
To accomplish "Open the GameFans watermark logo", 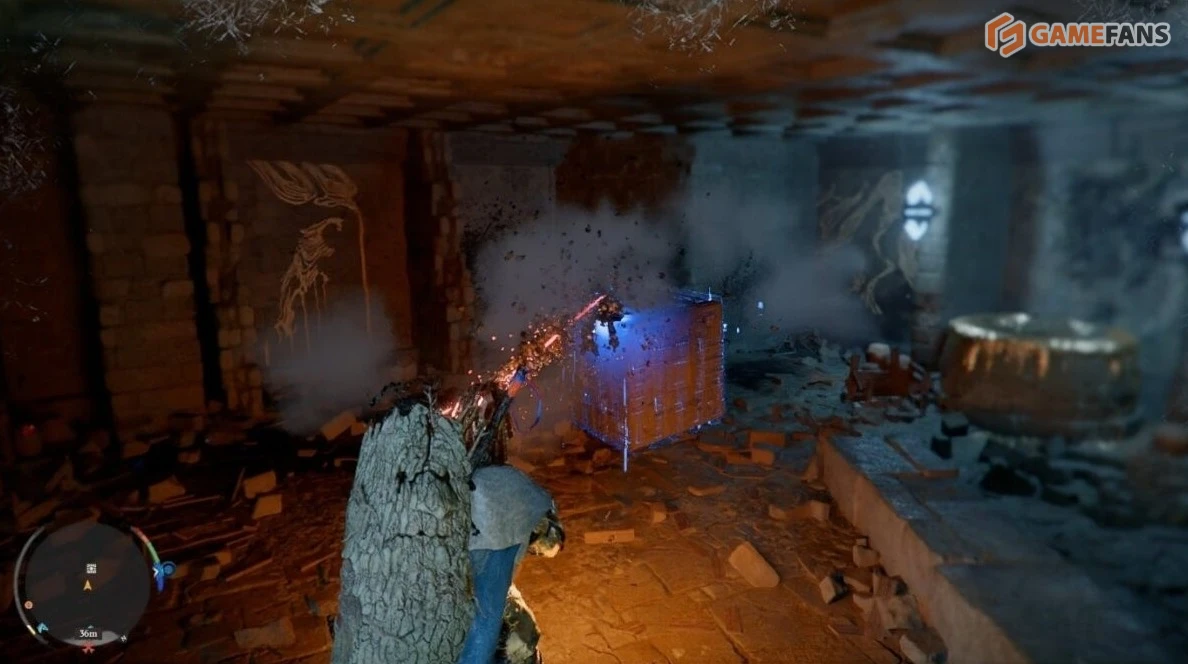I will [1077, 34].
